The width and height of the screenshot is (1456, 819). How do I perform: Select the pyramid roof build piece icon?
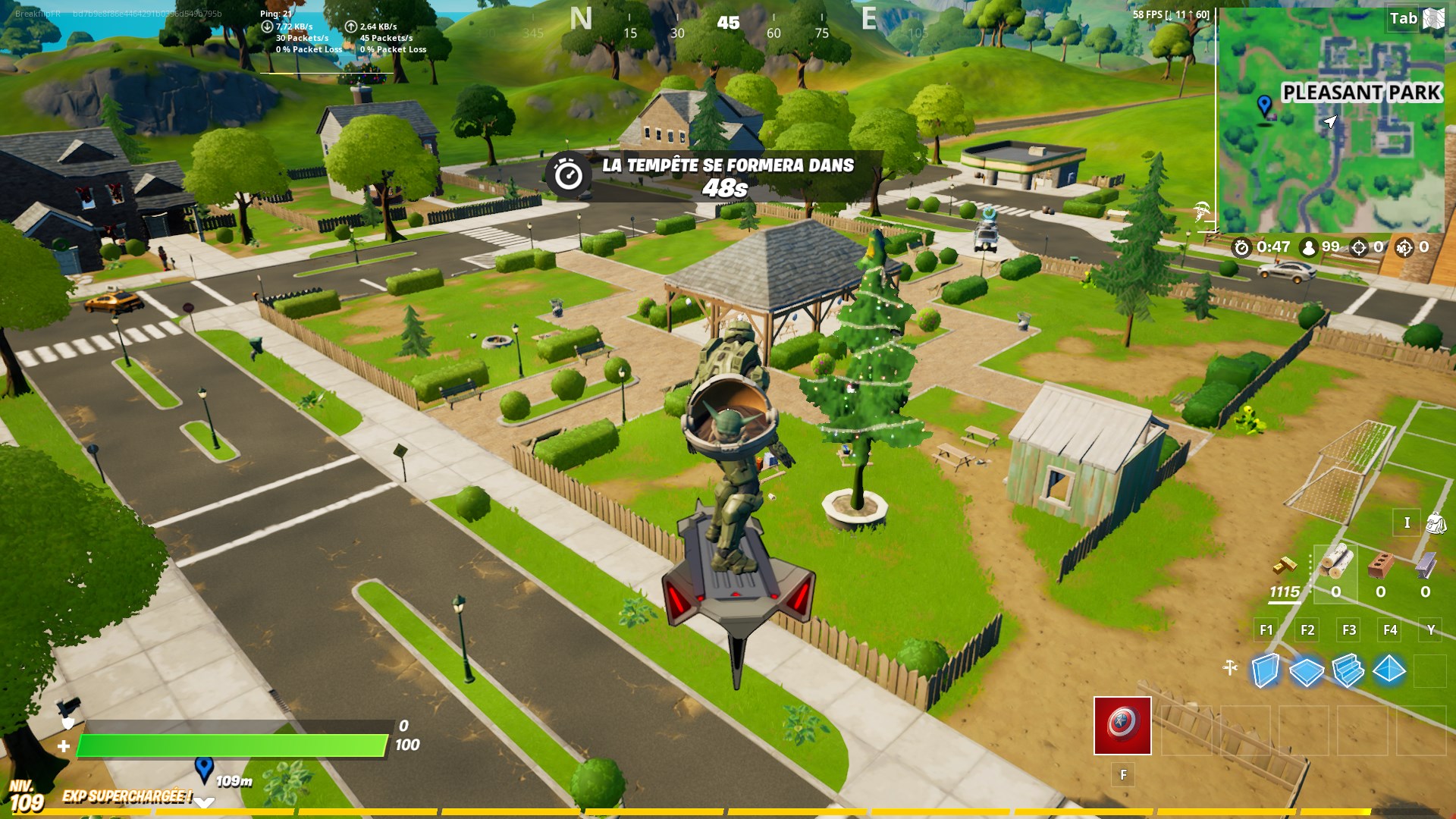[1390, 670]
